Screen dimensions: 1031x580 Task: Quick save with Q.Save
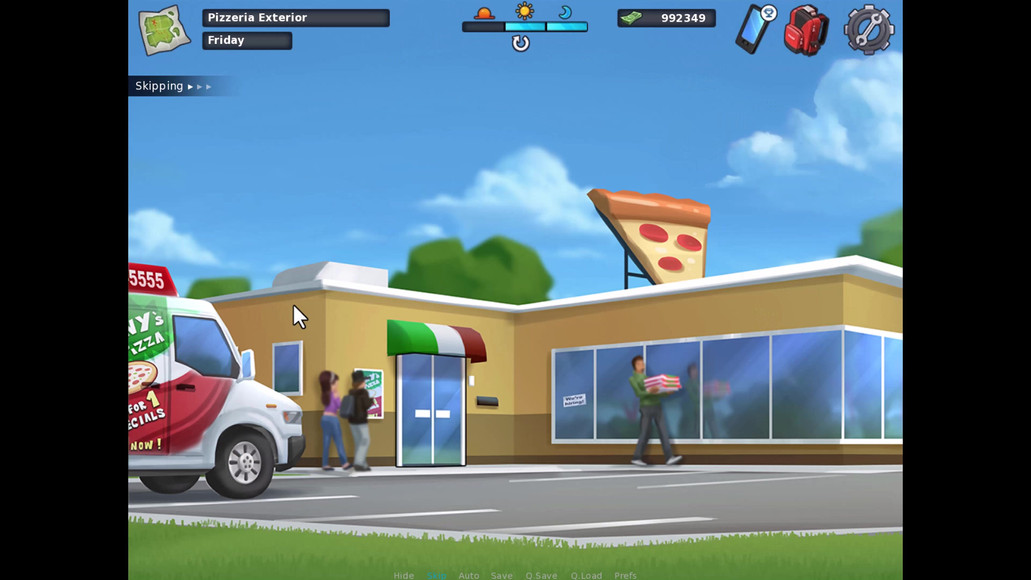point(541,575)
